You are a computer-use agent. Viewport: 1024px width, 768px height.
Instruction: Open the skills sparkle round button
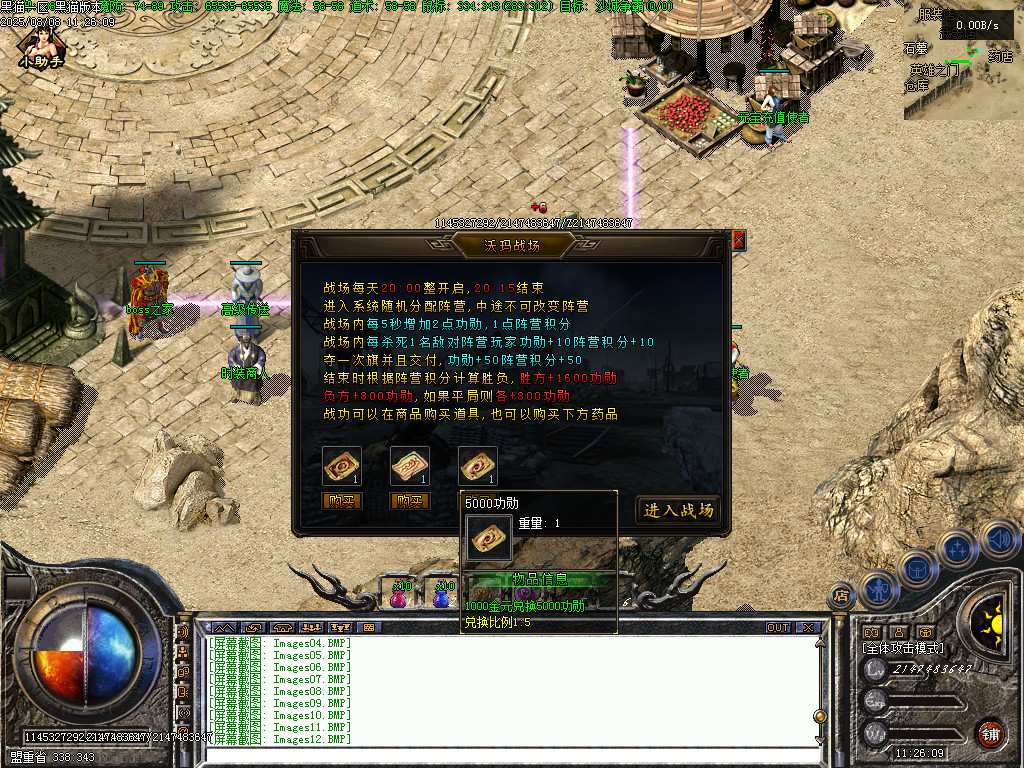(x=957, y=547)
